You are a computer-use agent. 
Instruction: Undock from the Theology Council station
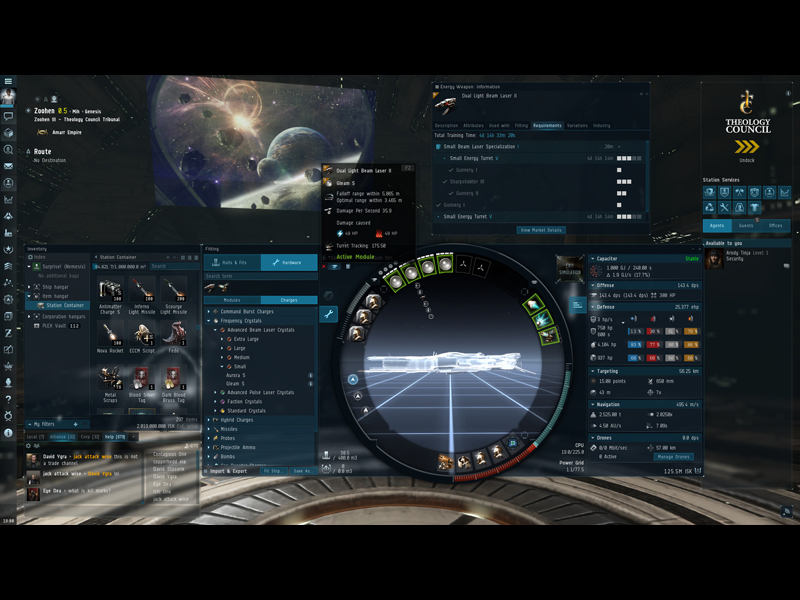[x=747, y=148]
